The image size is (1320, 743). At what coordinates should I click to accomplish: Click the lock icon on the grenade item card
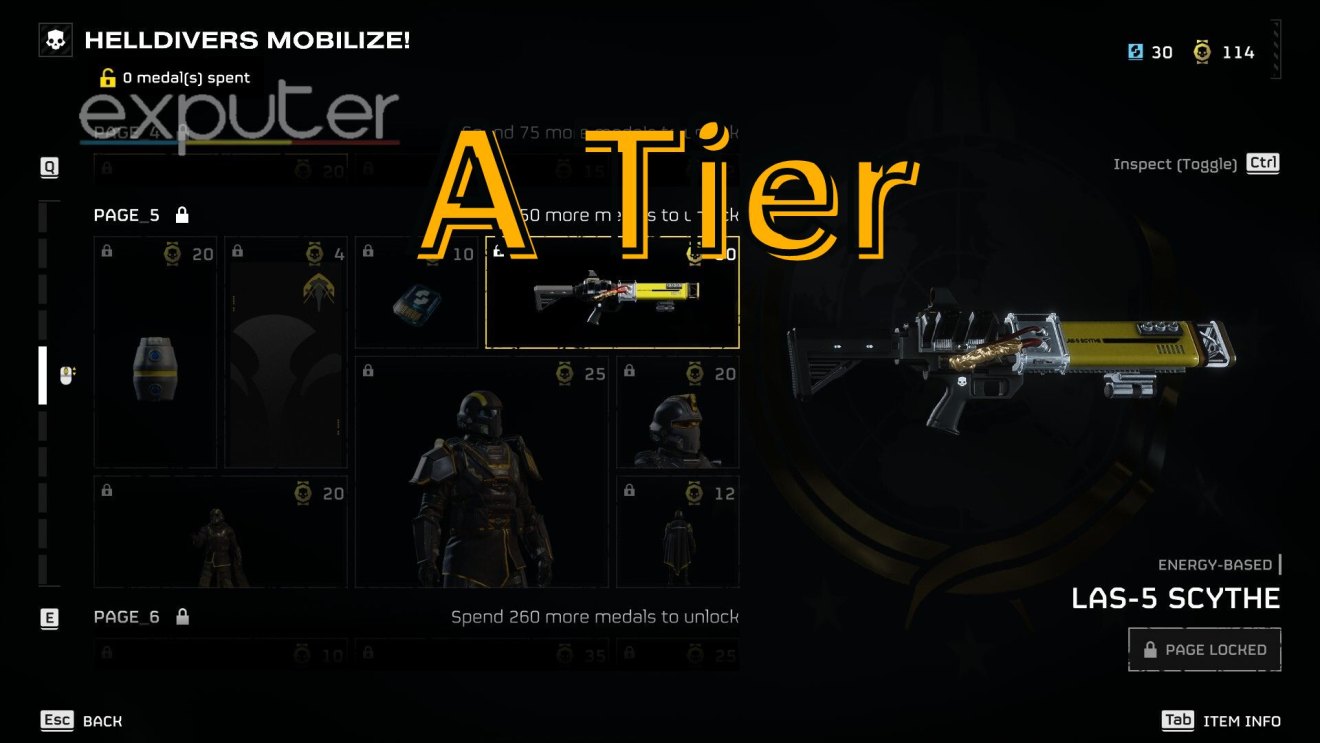click(106, 253)
